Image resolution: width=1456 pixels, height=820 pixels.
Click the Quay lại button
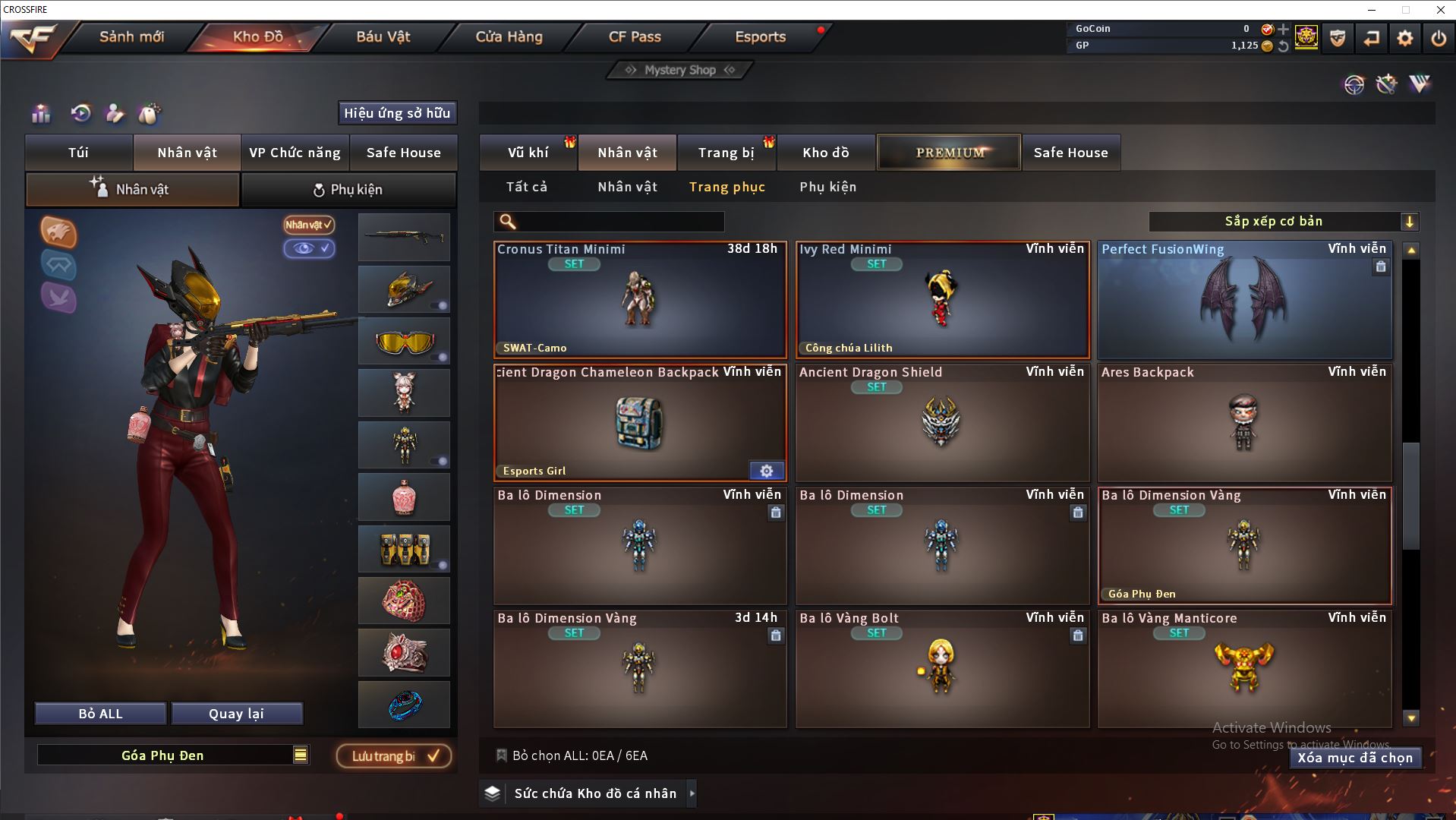click(x=236, y=714)
